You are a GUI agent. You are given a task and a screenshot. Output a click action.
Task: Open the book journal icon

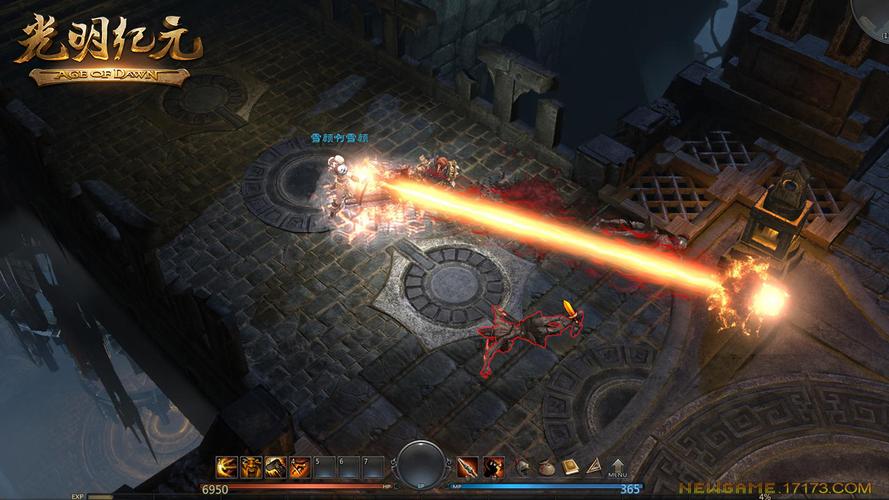click(570, 466)
